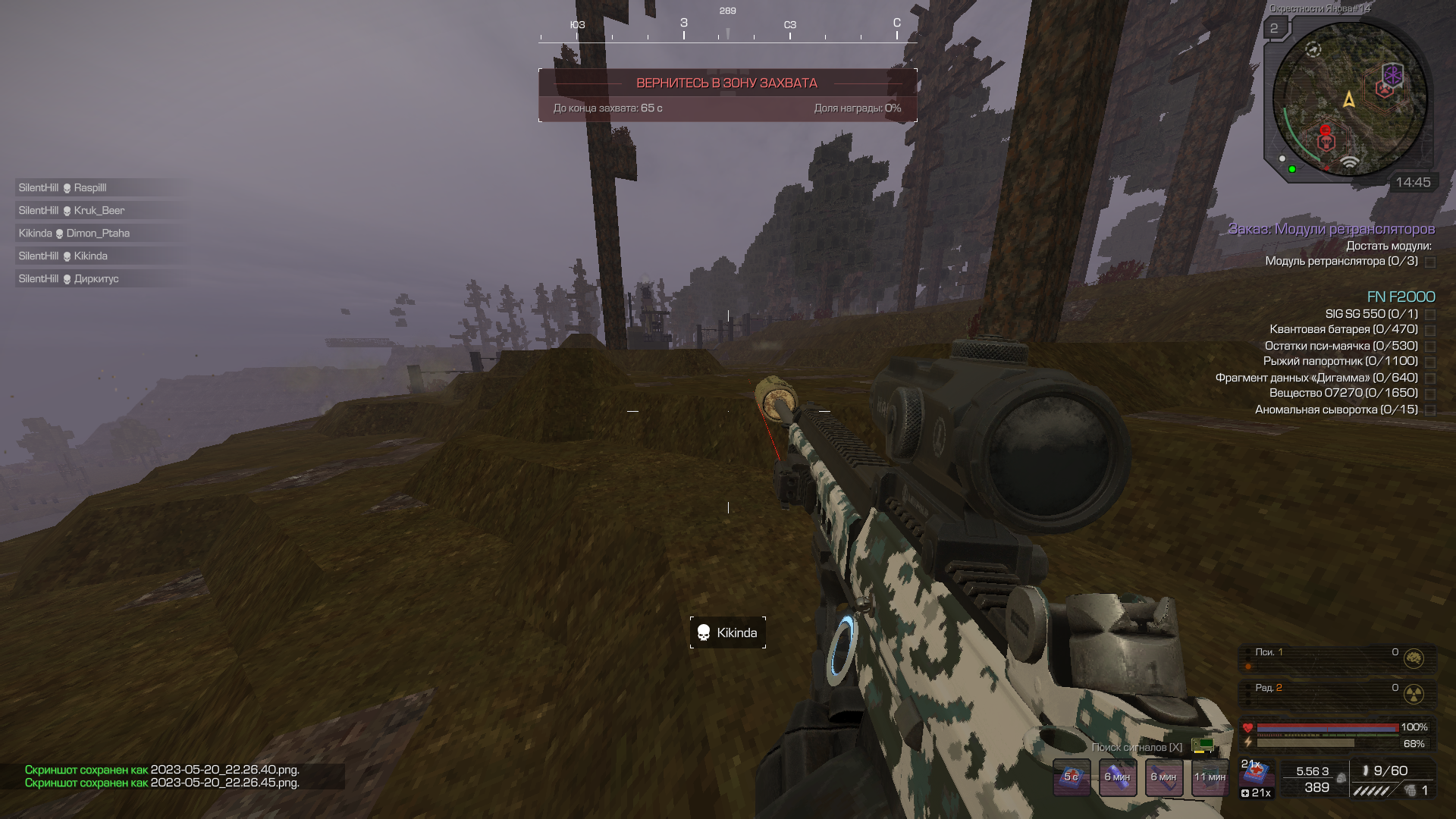Image resolution: width=1456 pixels, height=819 pixels.
Task: Open the FN F2000 barter tracker heading
Action: (1401, 297)
